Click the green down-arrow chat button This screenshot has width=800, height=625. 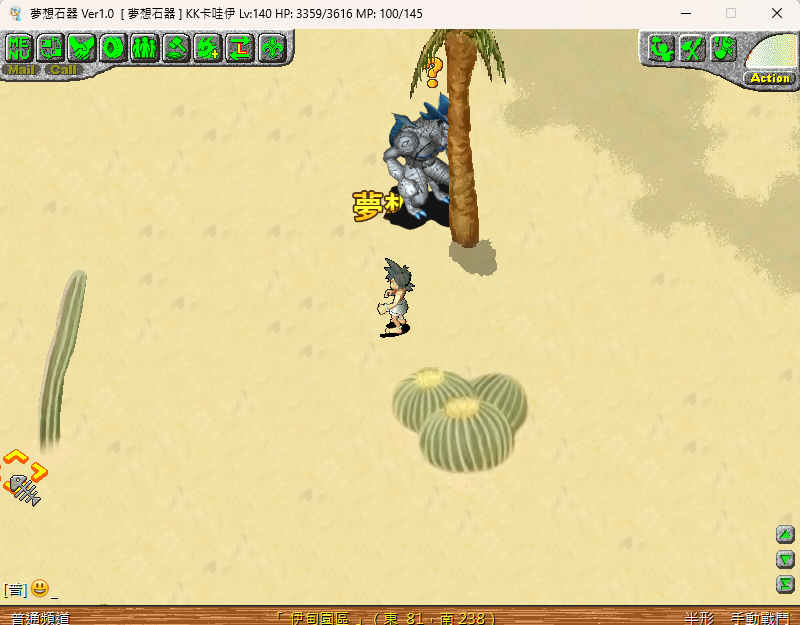pos(786,559)
